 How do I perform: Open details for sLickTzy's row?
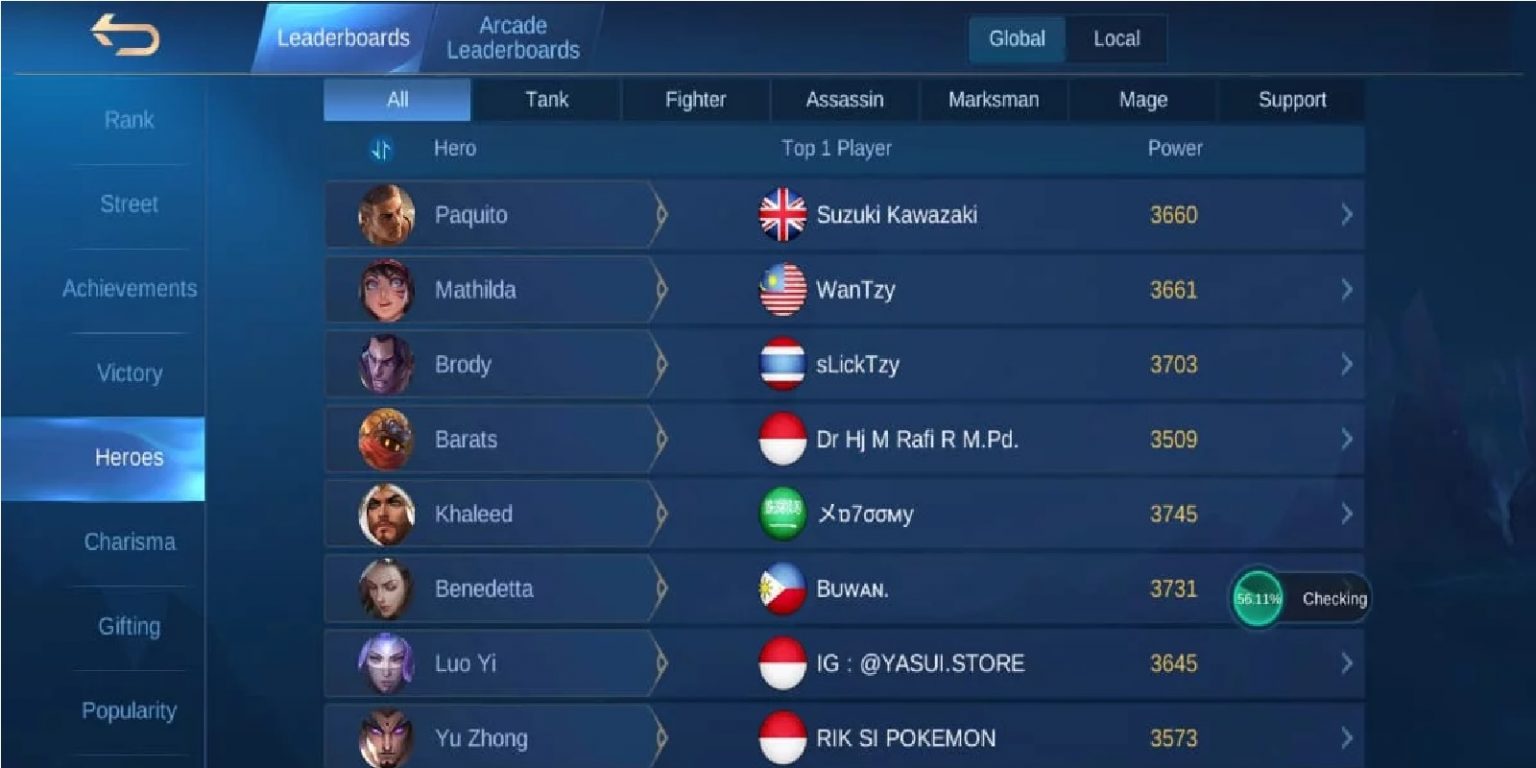pos(1345,364)
